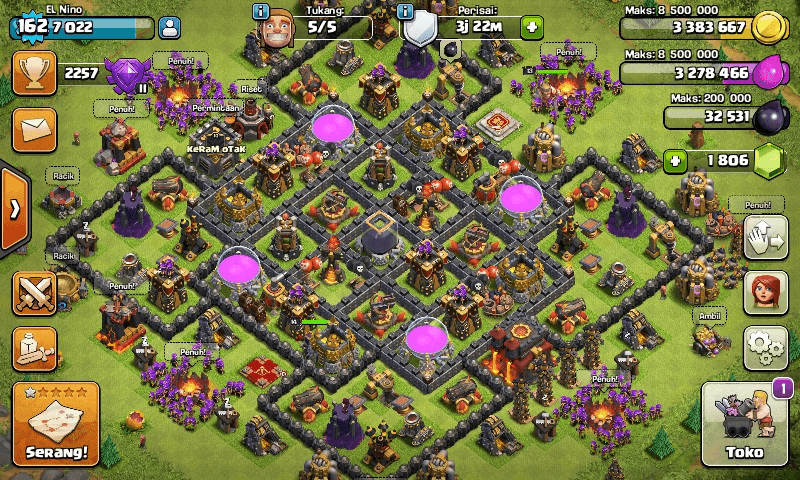Screen dimensions: 800x480
Task: Open the settings gear menu
Action: pos(764,347)
